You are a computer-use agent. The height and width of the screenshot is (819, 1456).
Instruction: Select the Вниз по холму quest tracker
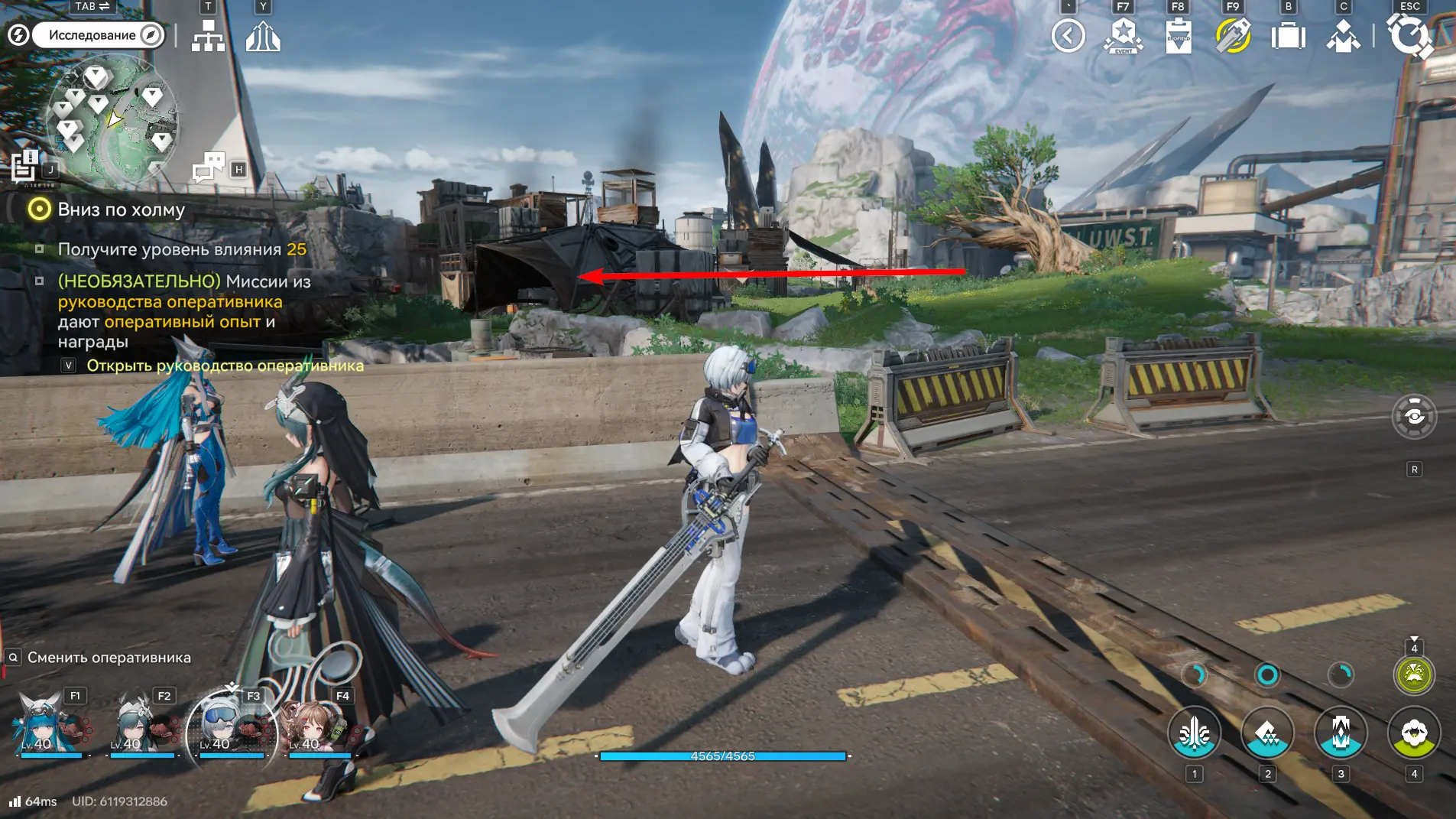(x=121, y=210)
